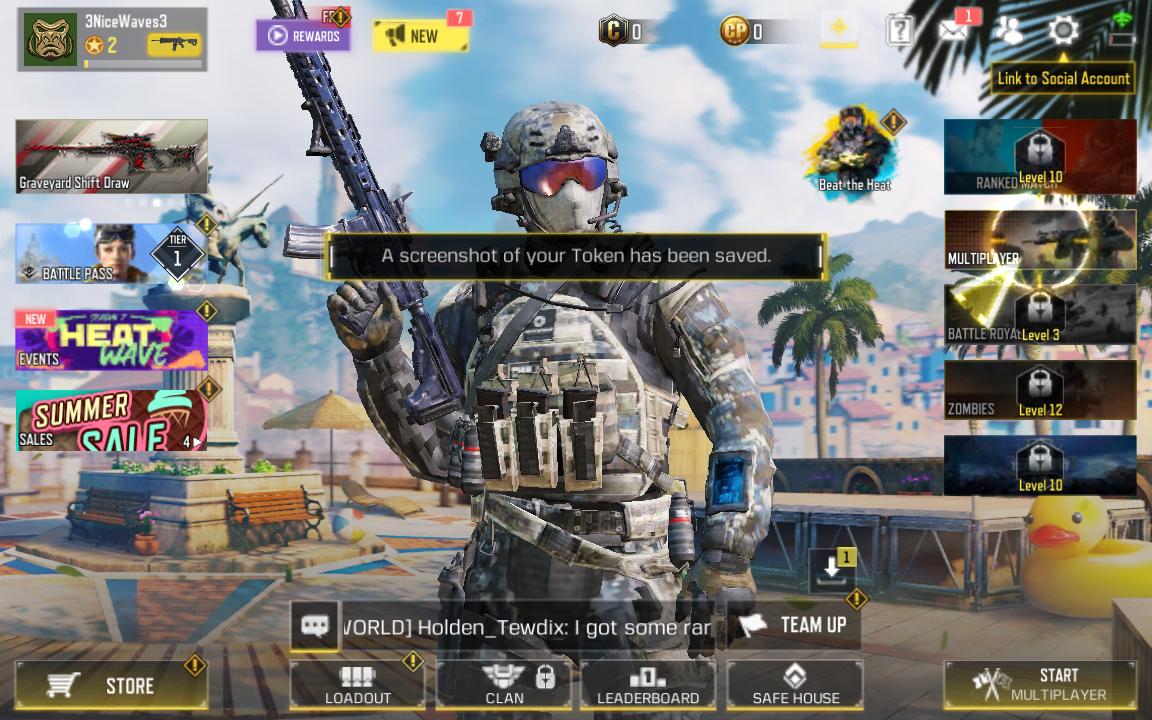Open the NEW announcements button
This screenshot has height=720, width=1152.
coord(420,36)
